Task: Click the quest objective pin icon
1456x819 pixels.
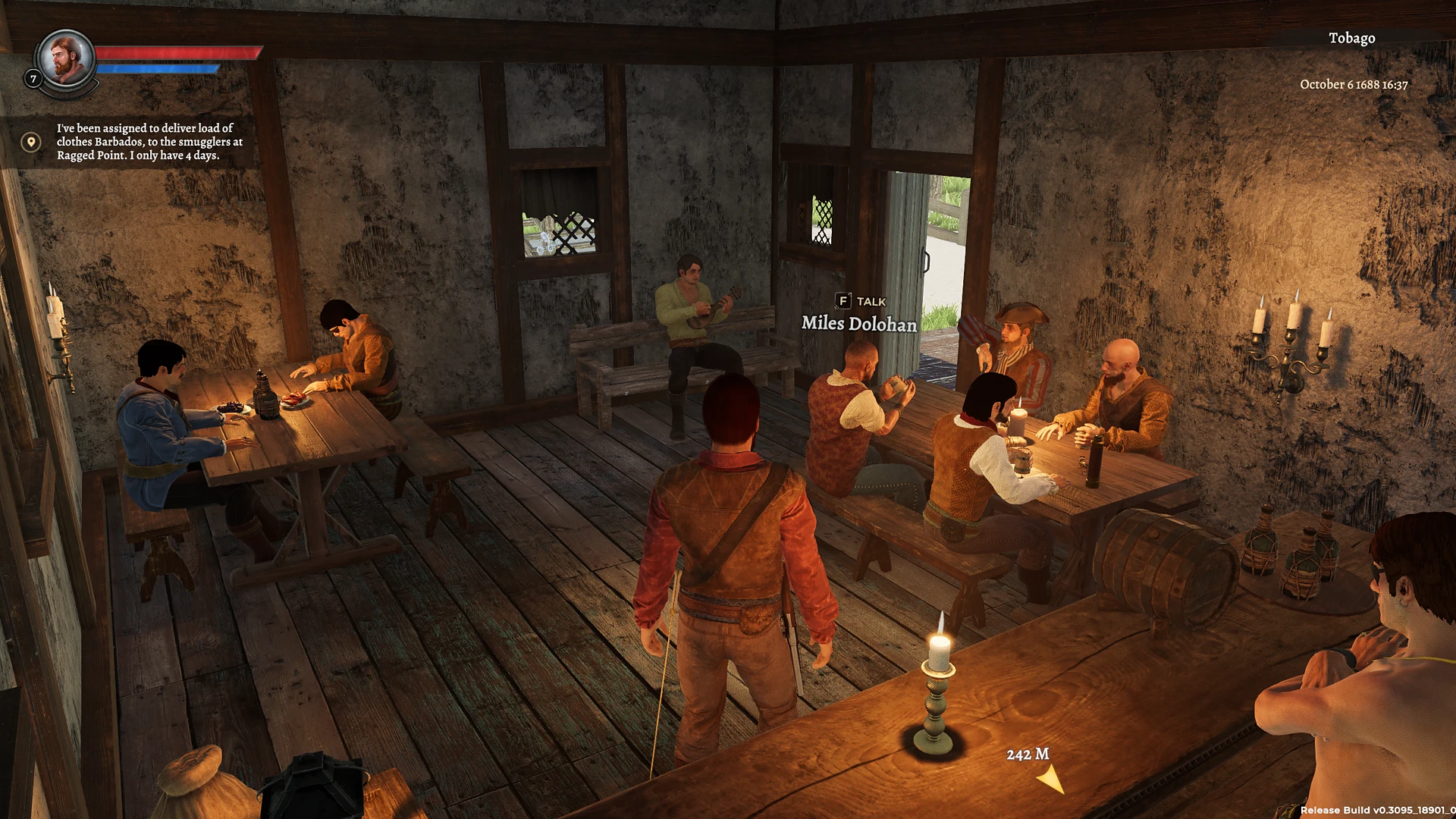Action: (x=31, y=142)
